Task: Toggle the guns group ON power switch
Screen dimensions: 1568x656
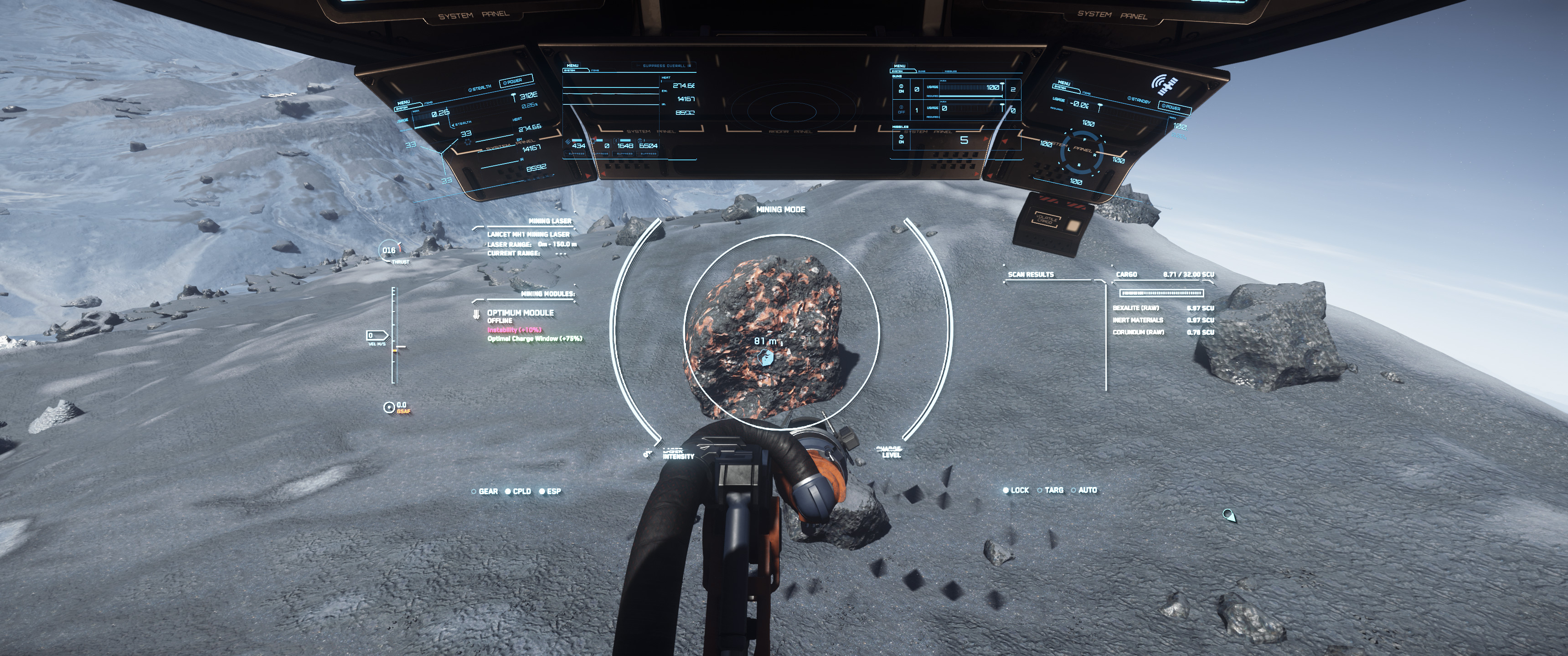Action: pyautogui.click(x=902, y=87)
